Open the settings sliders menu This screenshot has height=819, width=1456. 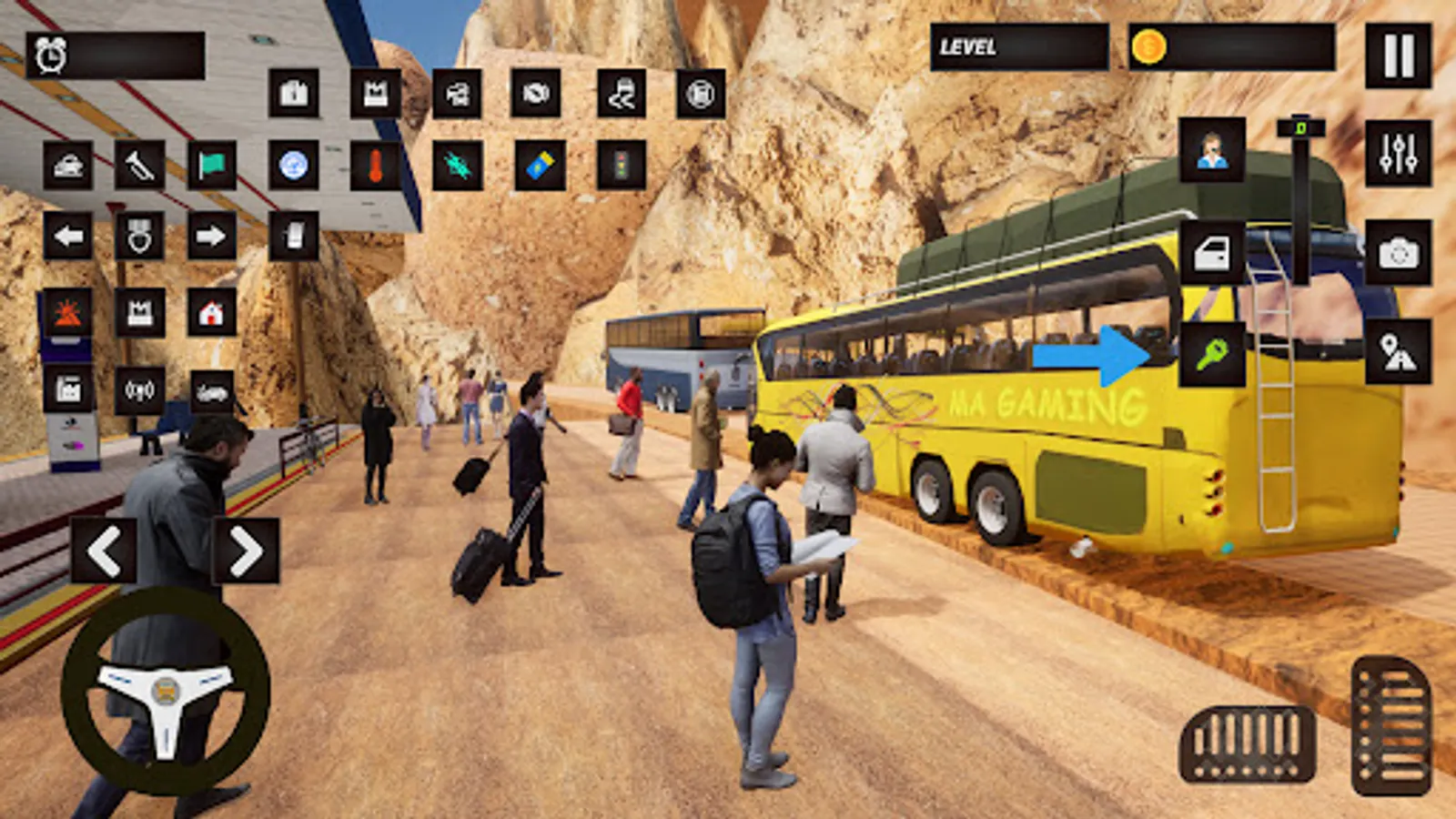click(x=1398, y=153)
